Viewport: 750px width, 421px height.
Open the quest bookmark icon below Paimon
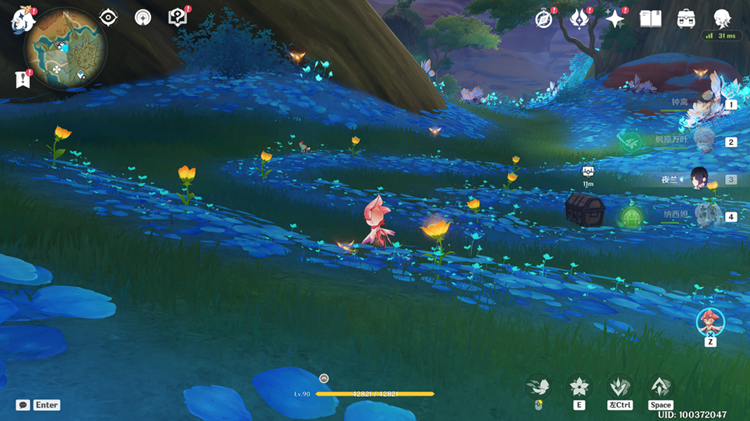tap(22, 79)
